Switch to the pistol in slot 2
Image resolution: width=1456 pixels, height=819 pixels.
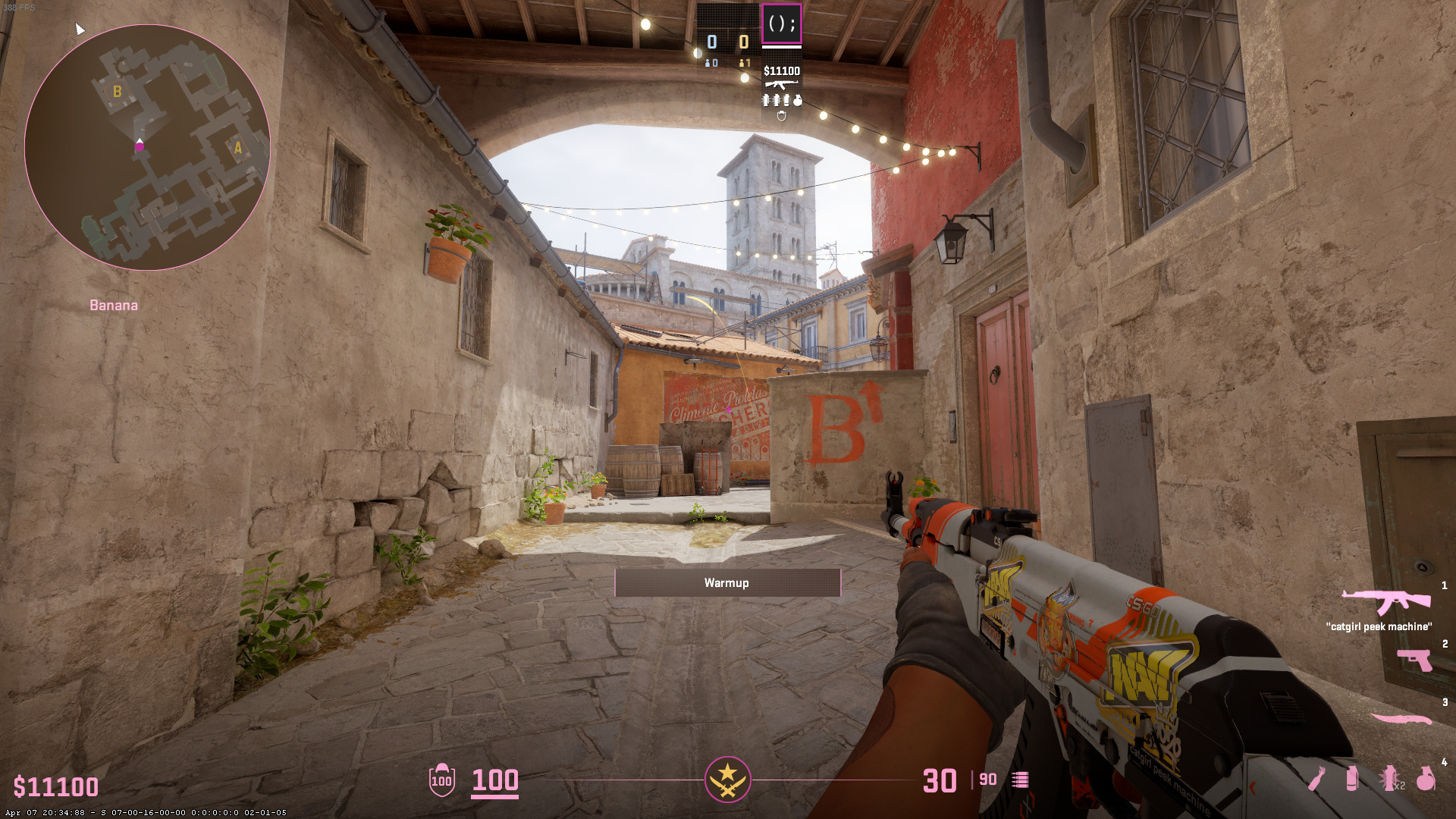(1414, 660)
